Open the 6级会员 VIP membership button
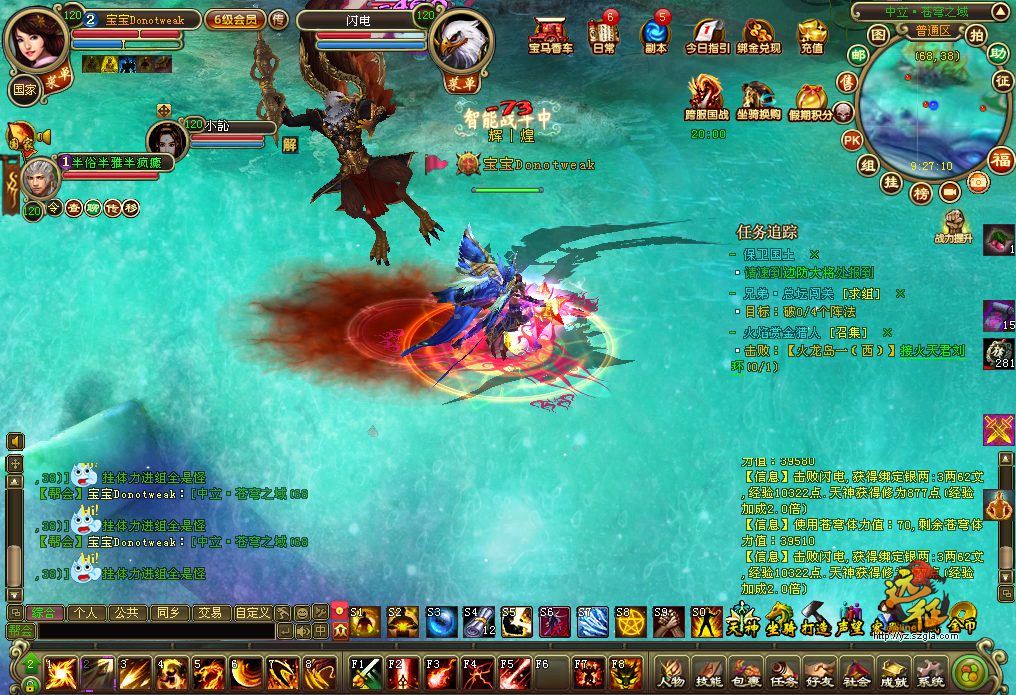Viewport: 1016px width, 695px height. click(x=234, y=19)
